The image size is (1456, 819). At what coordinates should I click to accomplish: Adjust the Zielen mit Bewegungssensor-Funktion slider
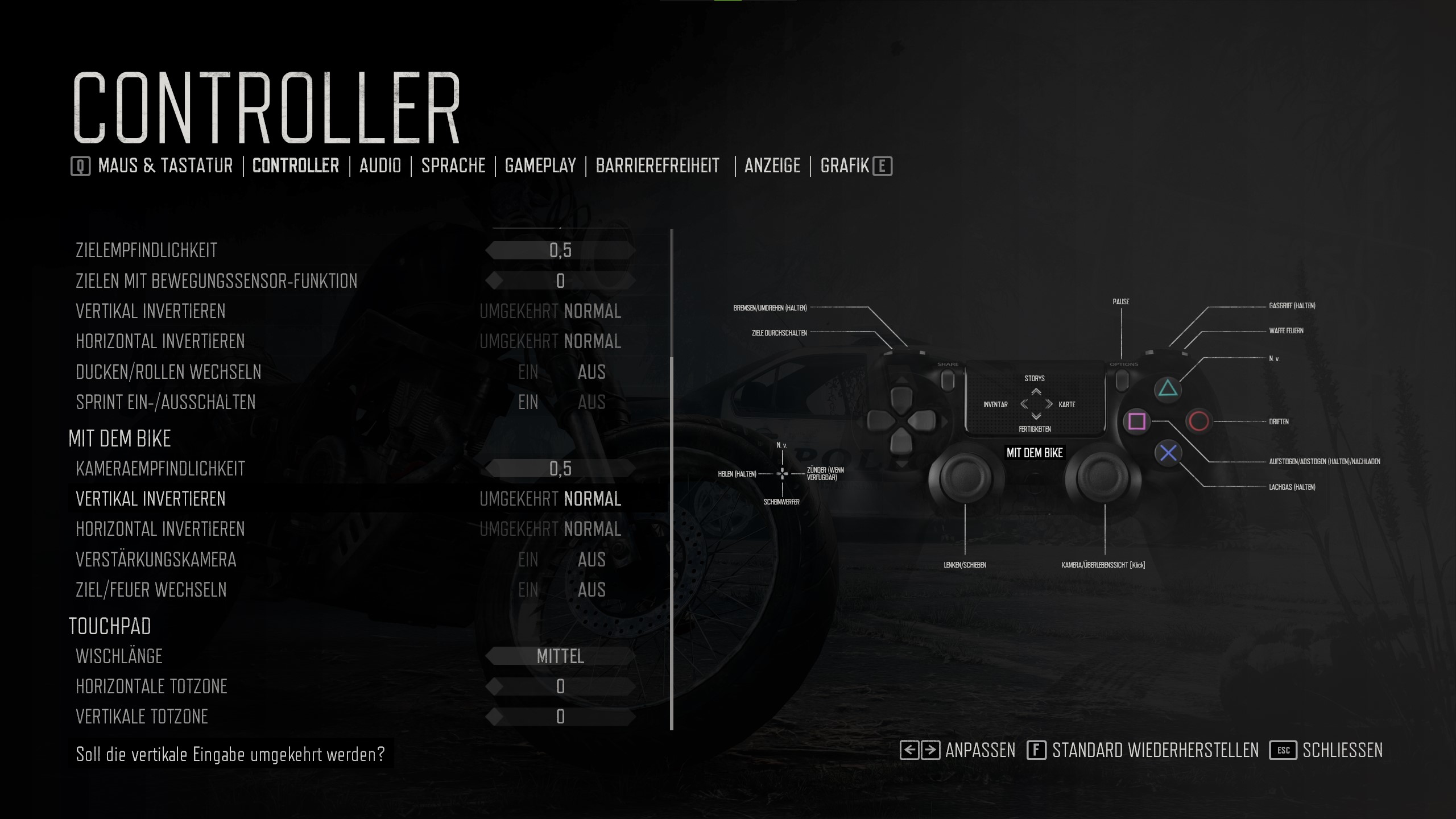click(x=560, y=281)
